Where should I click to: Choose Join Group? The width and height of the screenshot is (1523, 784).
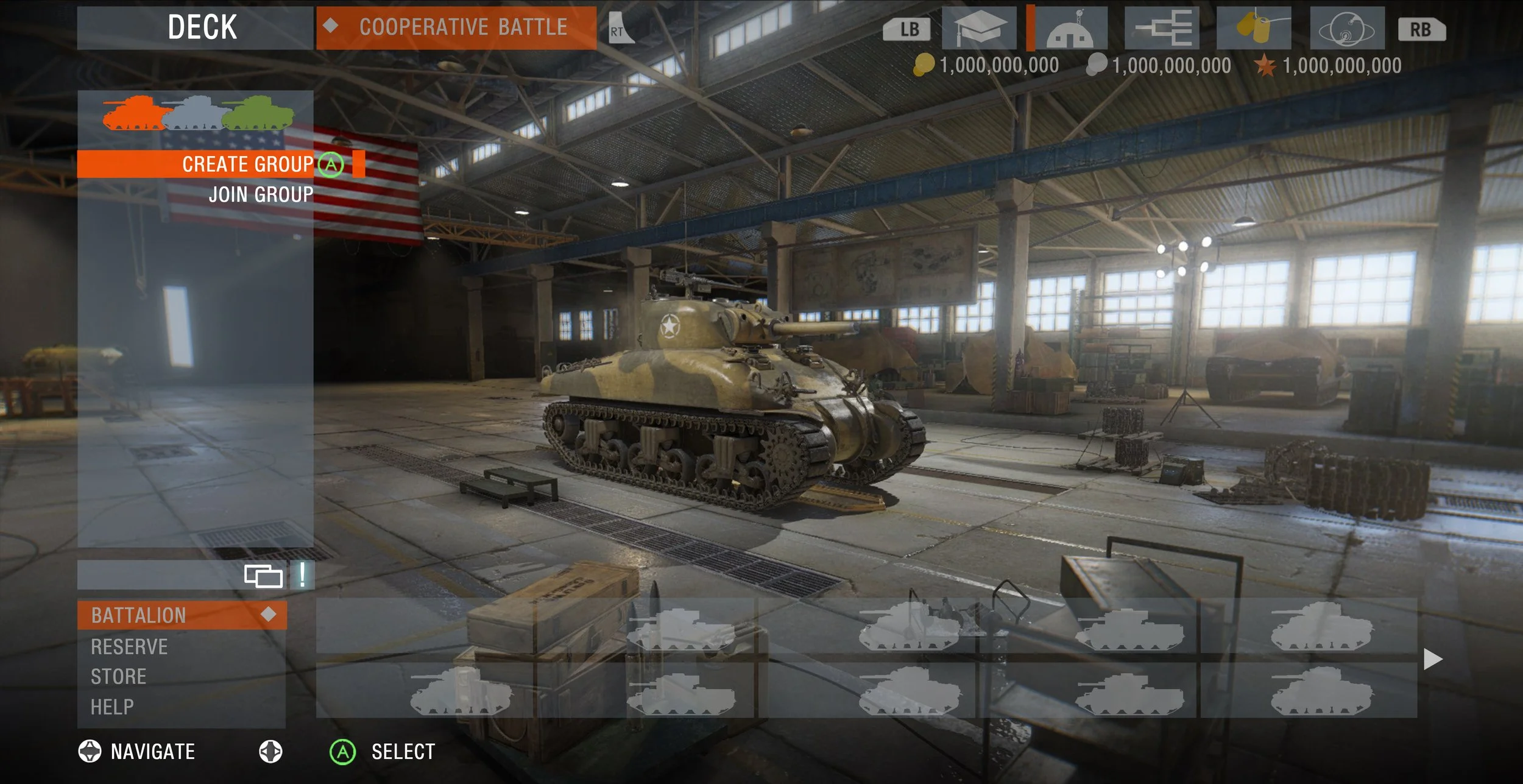(x=261, y=194)
